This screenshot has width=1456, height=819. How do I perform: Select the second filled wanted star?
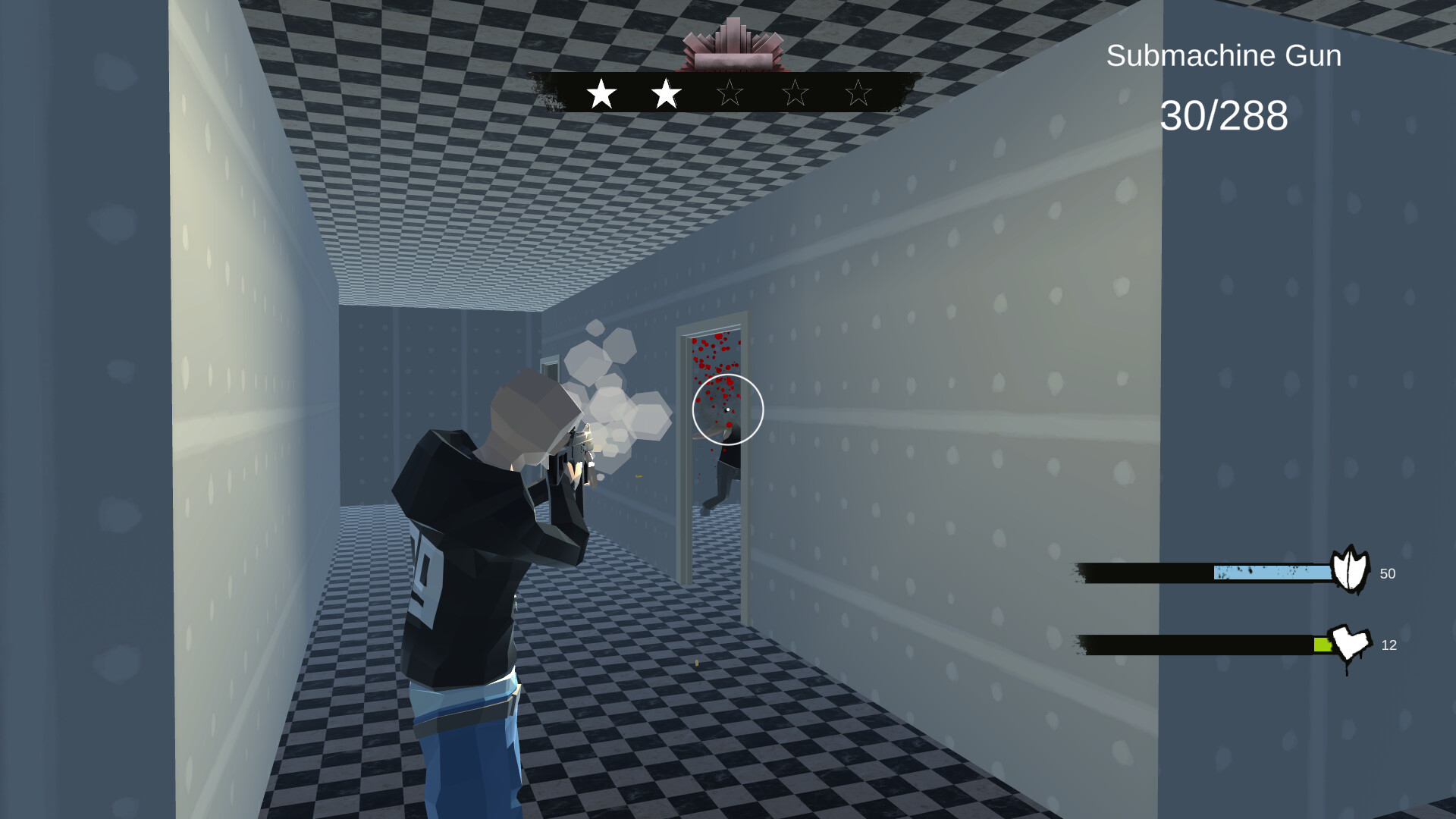coord(665,93)
